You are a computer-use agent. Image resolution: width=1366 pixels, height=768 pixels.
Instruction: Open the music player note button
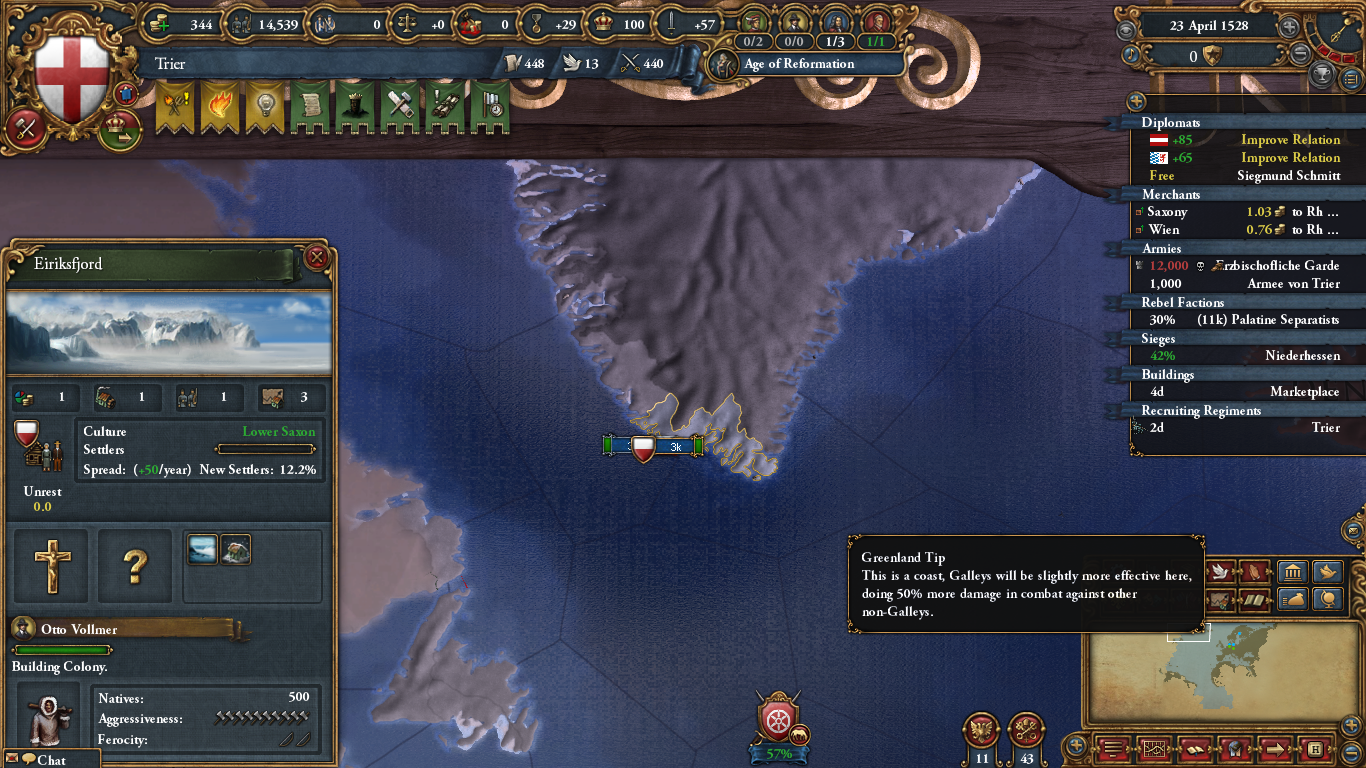point(1131,55)
